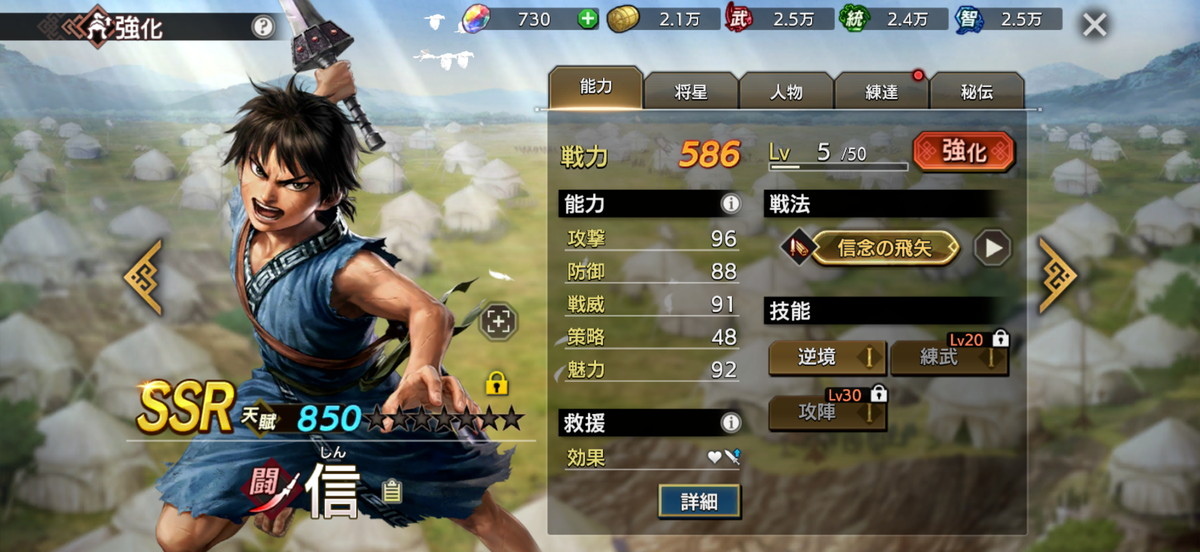Select the locked 練武 skill

coord(948,358)
